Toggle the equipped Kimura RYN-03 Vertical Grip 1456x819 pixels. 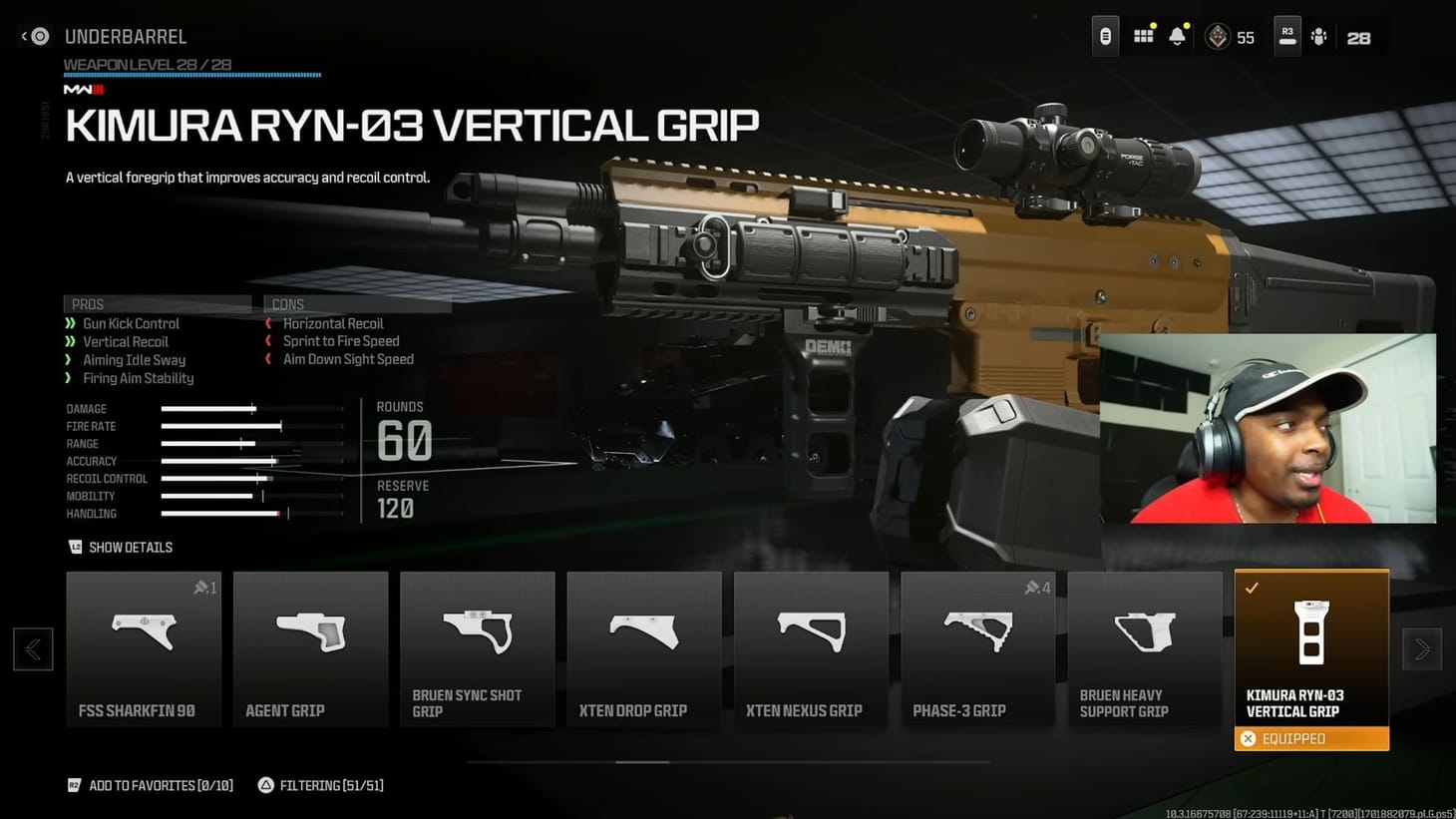point(1311,648)
